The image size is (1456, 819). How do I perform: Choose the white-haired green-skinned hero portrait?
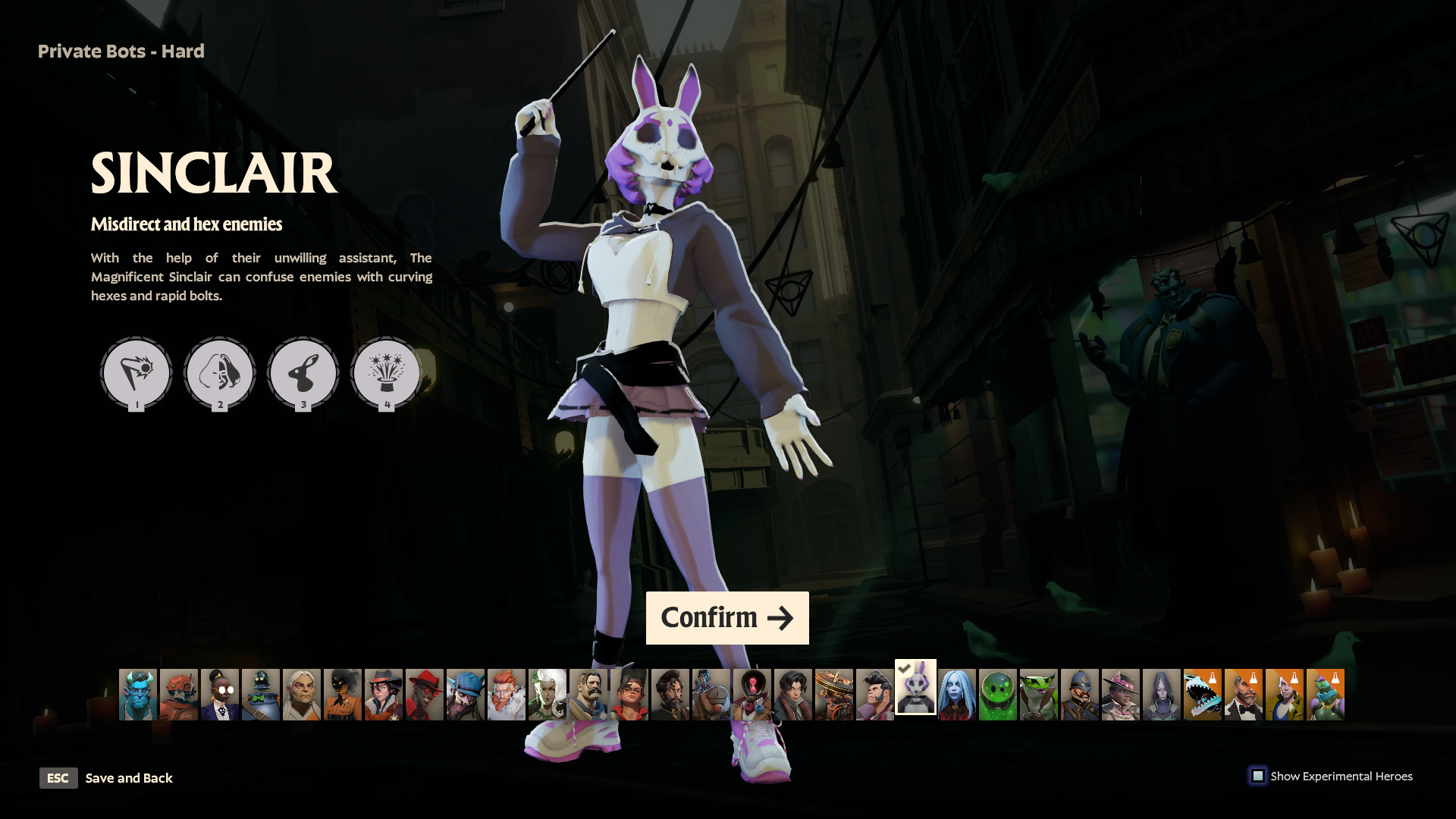(x=548, y=695)
